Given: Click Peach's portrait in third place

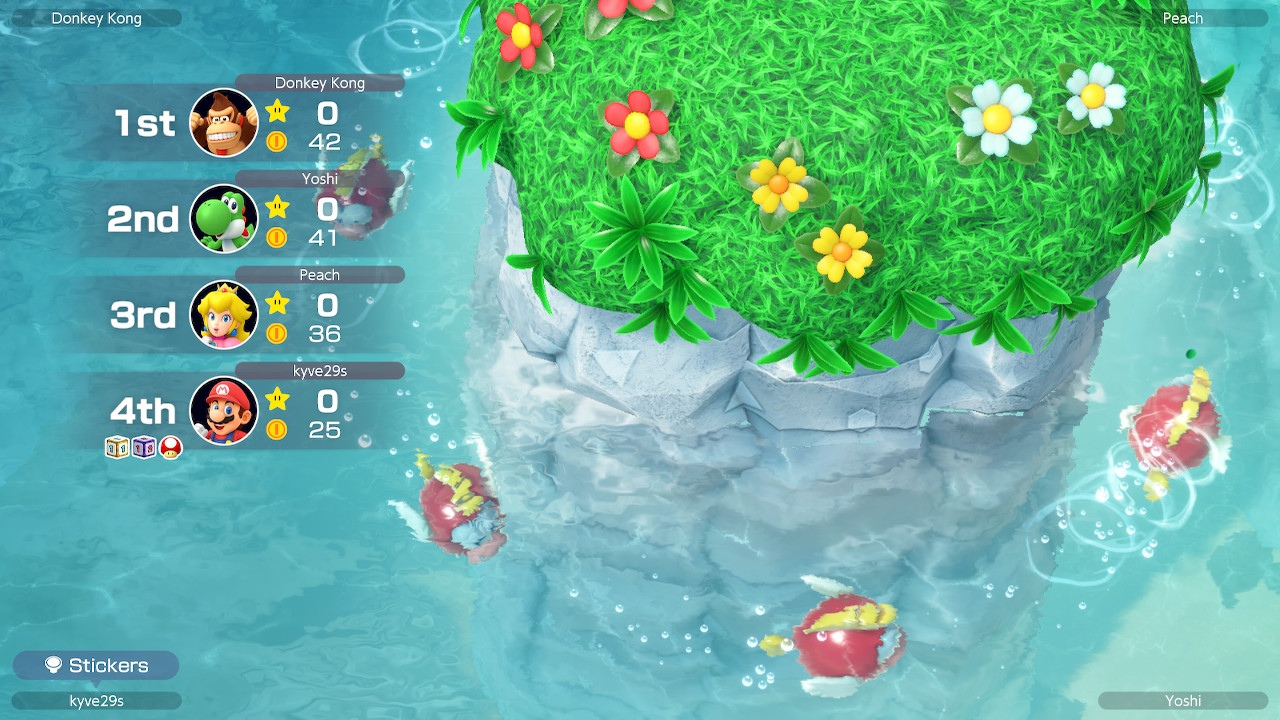Looking at the screenshot, I should click(224, 315).
